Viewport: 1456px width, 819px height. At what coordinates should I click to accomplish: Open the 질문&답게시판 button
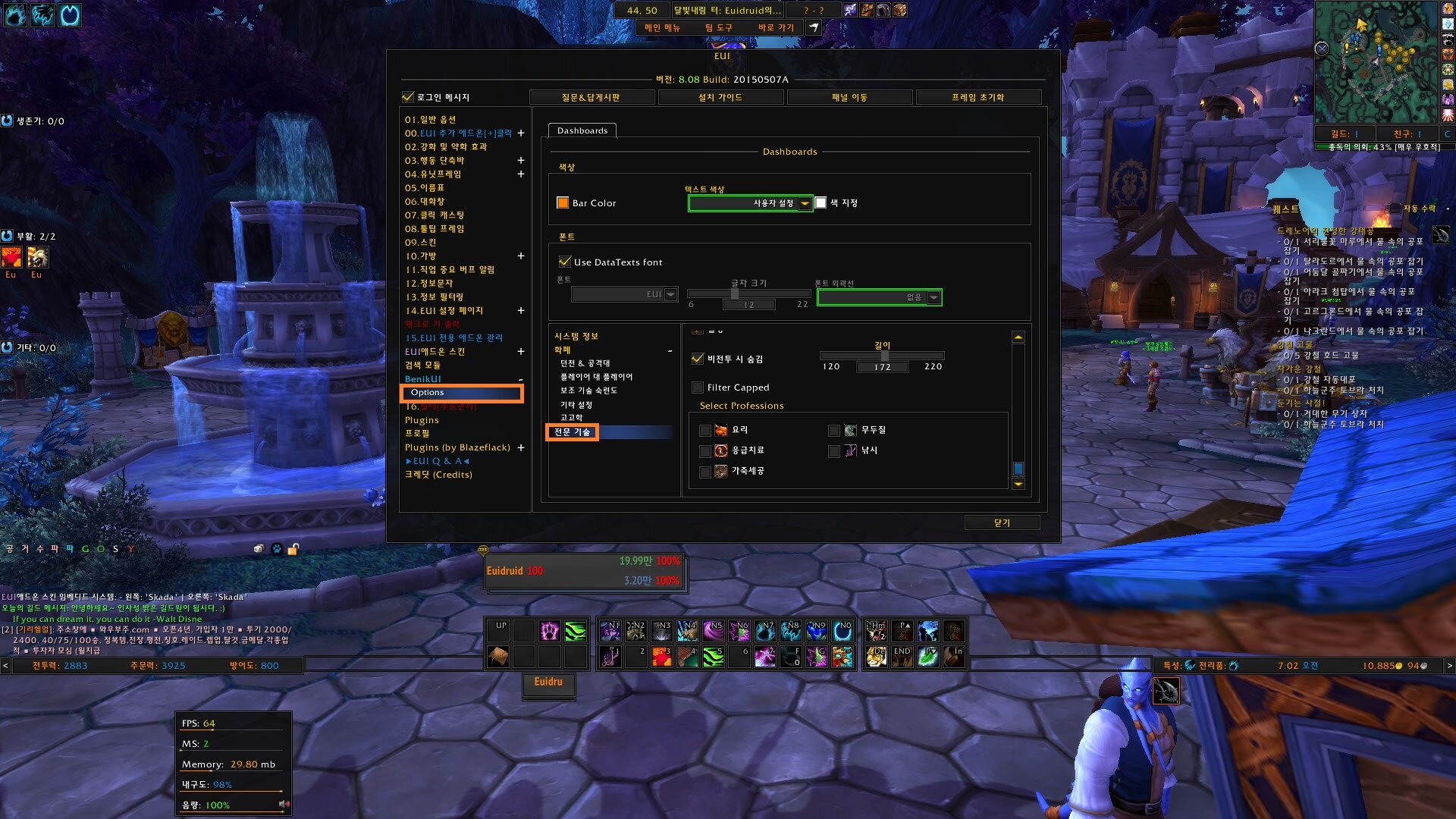591,97
